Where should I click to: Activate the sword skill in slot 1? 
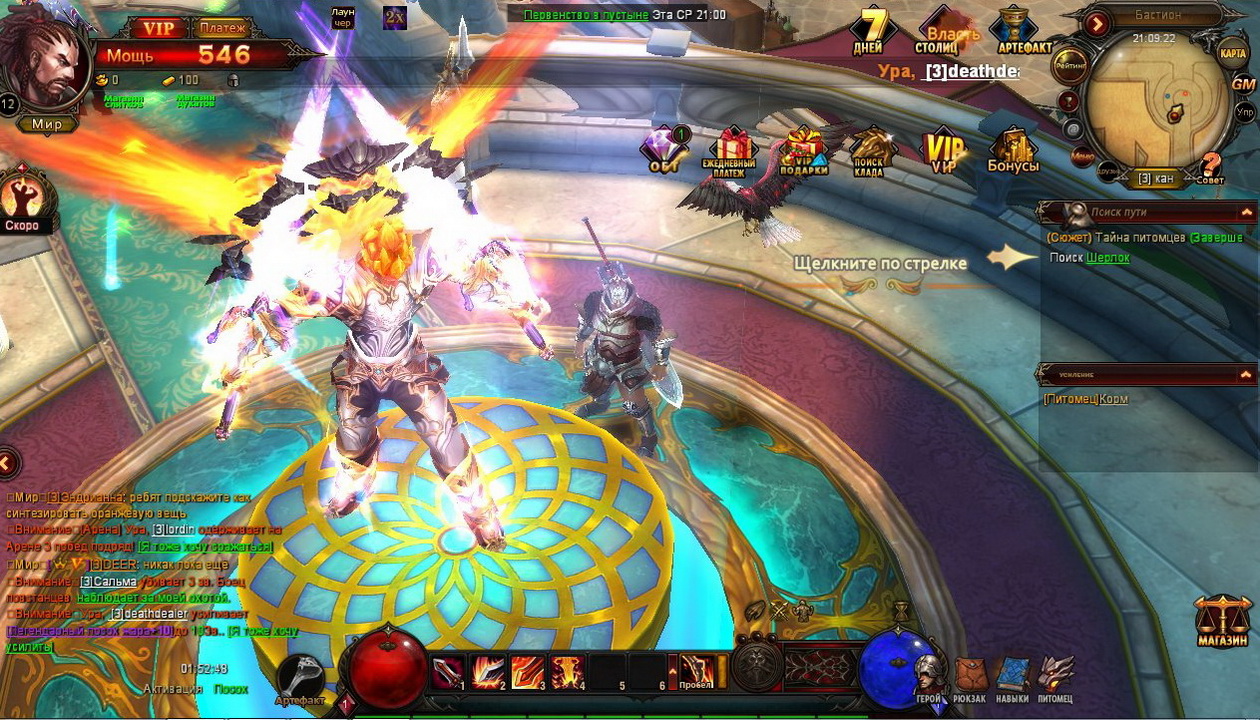(447, 672)
